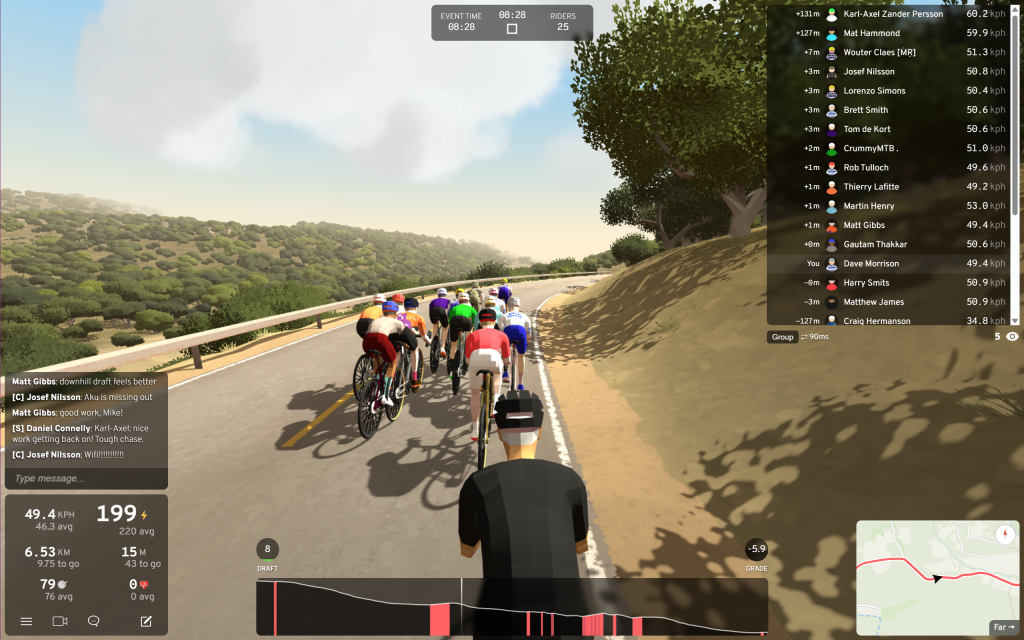Viewport: 1024px width, 640px height.
Task: Click the stop square under event time
Action: 512,29
